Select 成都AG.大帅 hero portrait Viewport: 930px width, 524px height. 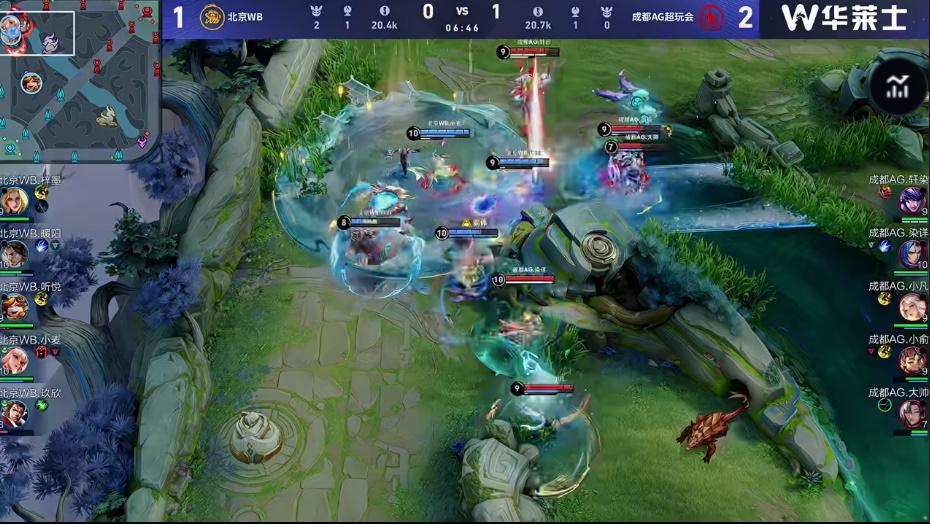pos(912,413)
